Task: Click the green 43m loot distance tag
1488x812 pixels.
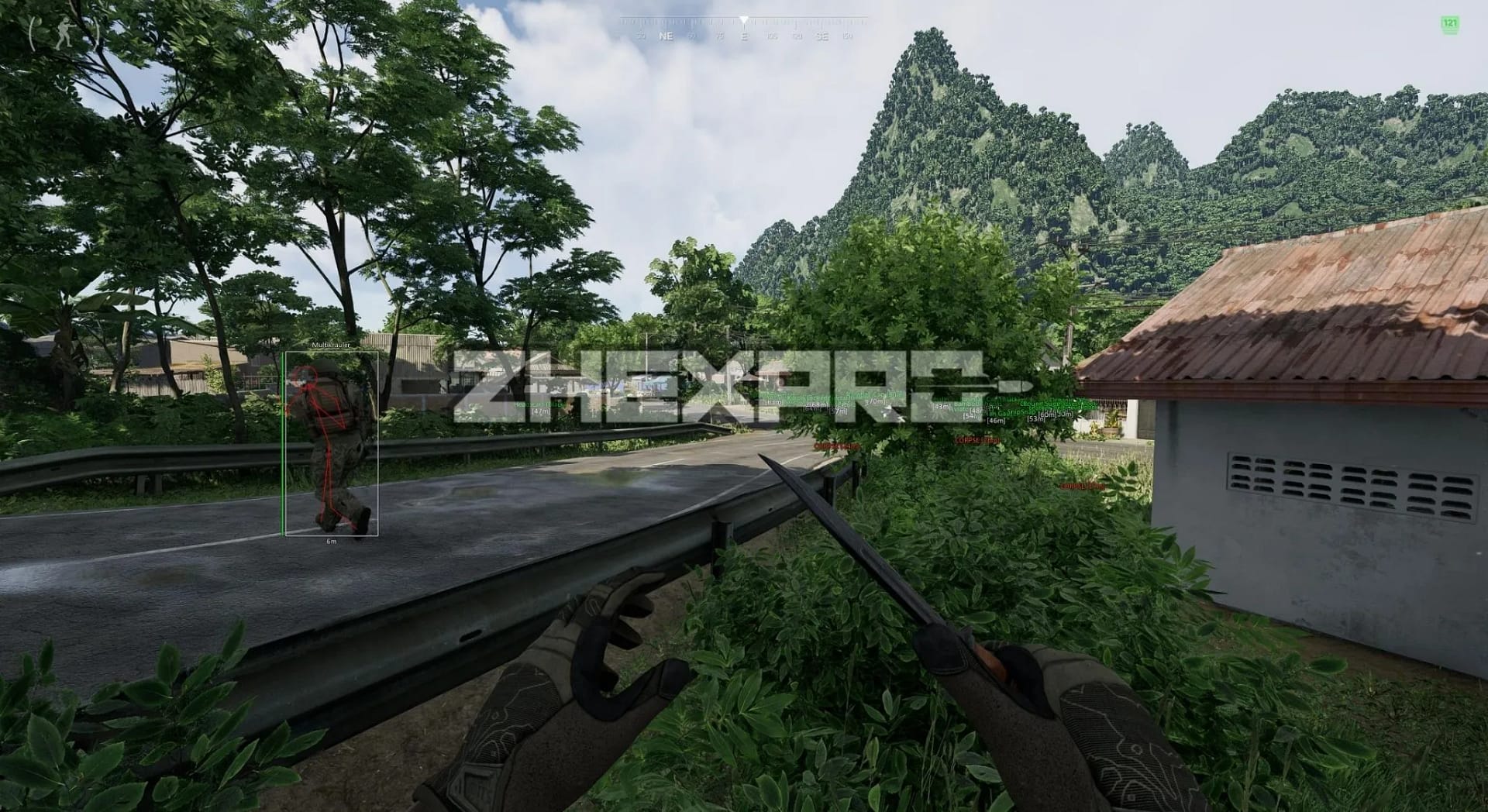Action: pos(942,406)
